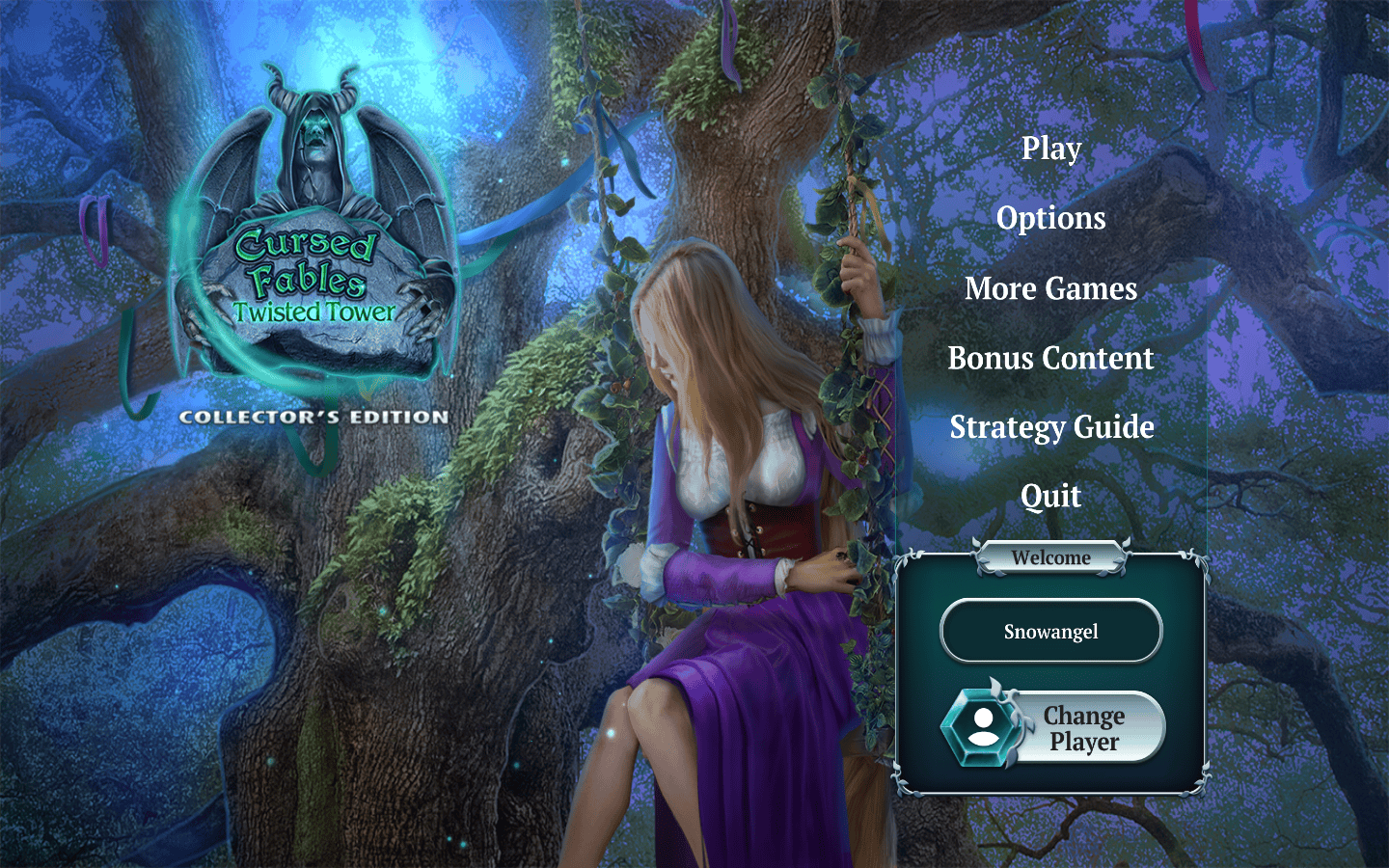Screen dimensions: 1389x868
Task: Open the Strategy Guide
Action: coord(1051,427)
